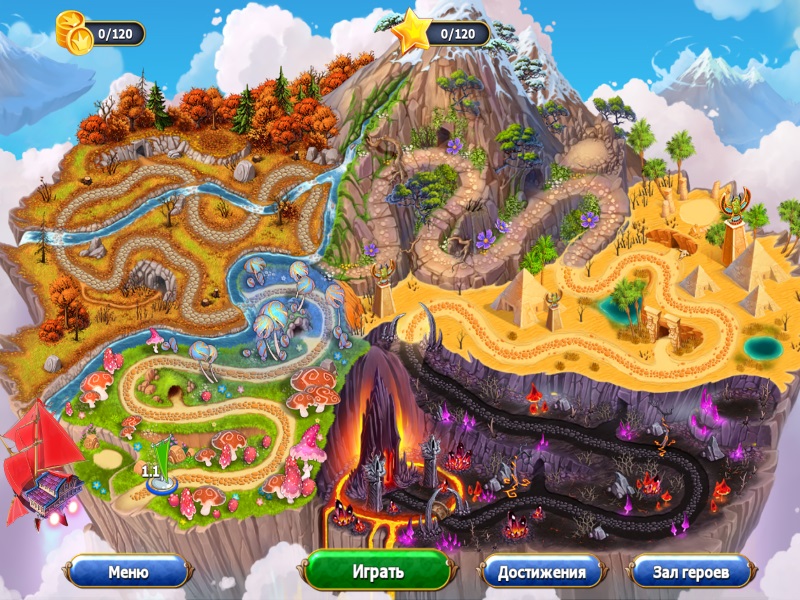Open the Зал героев hall
The image size is (800, 600).
point(691,572)
